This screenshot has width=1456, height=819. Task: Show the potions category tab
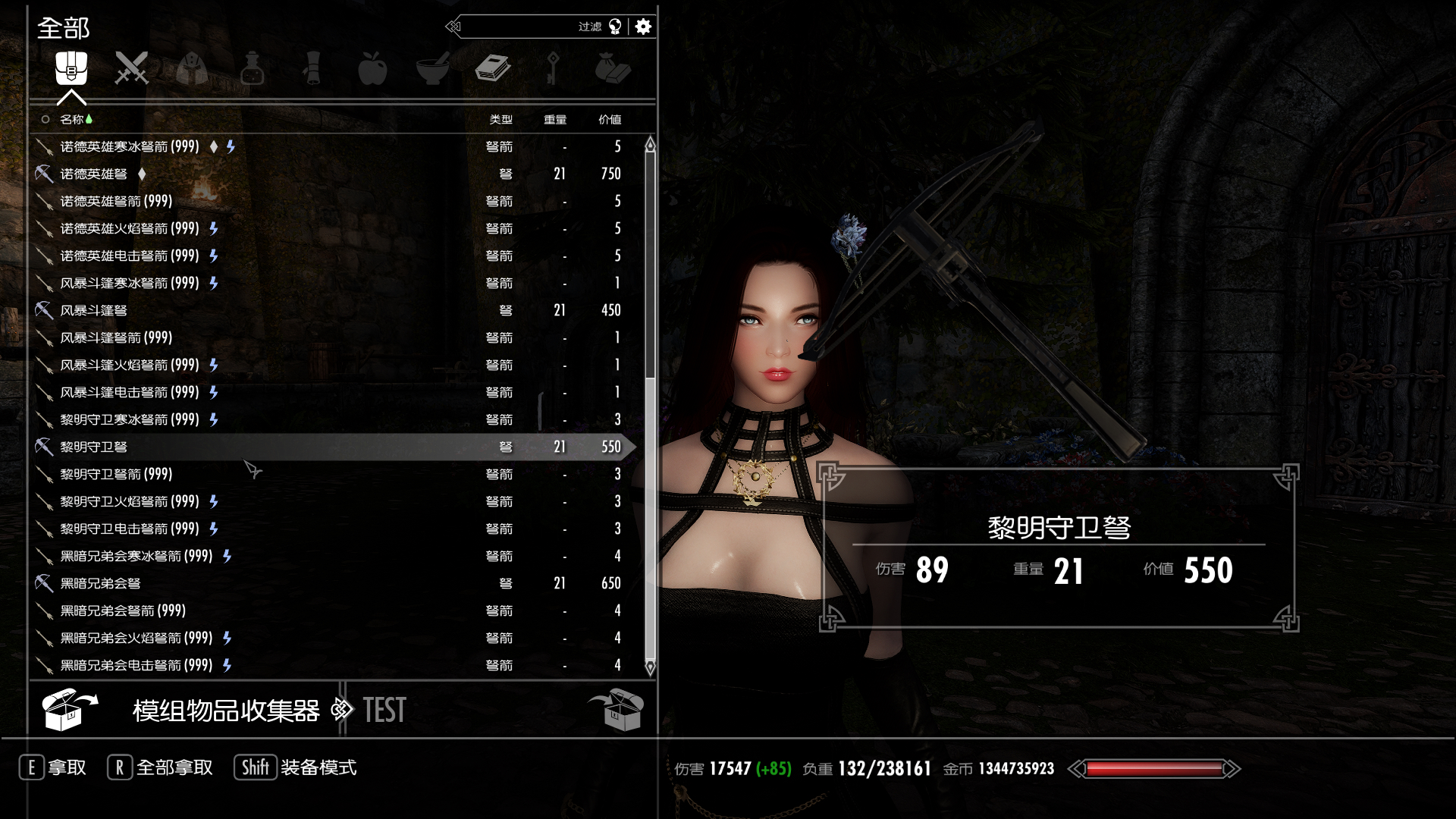tap(252, 68)
